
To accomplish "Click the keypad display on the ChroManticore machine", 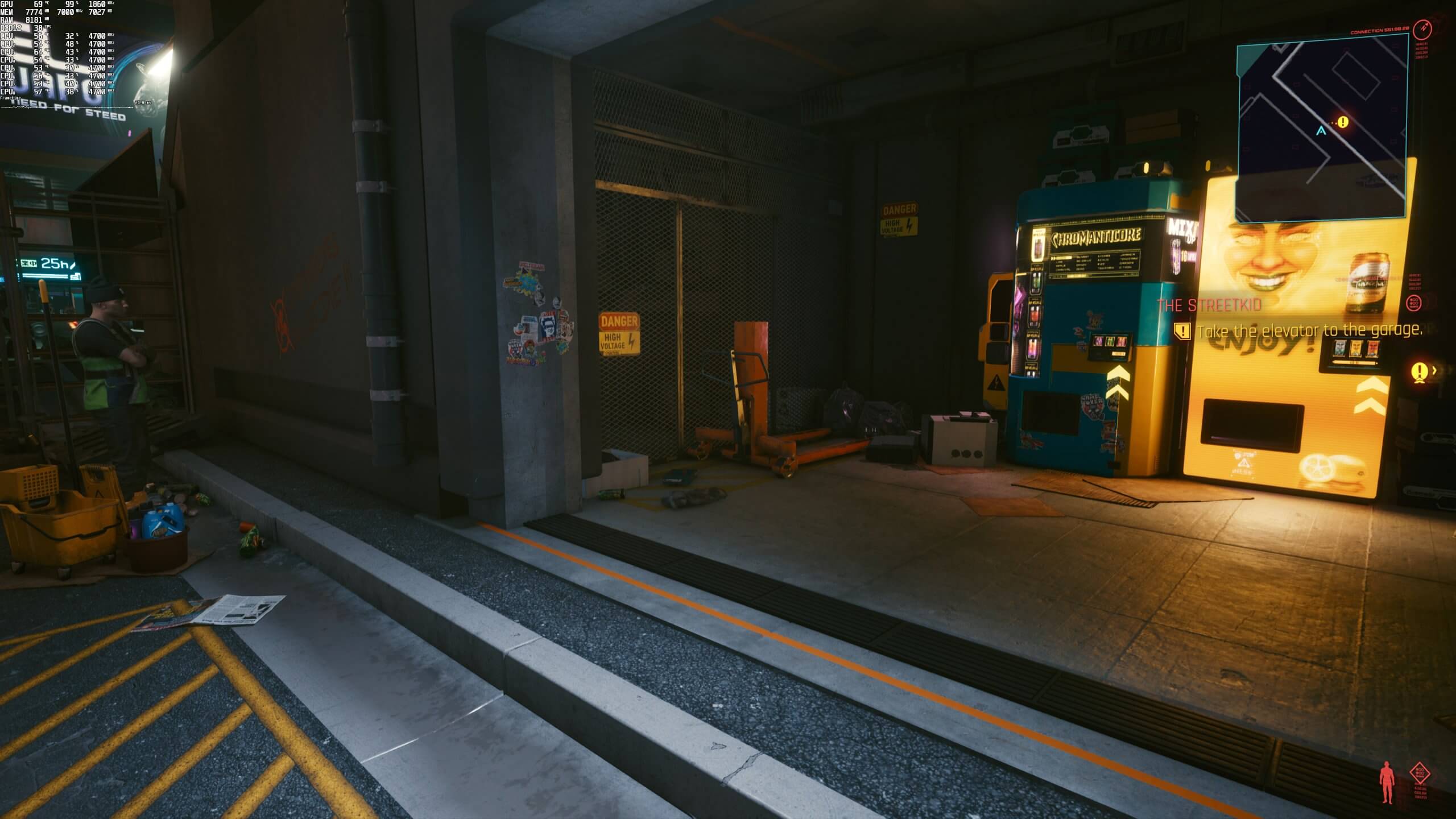I will [x=1109, y=344].
